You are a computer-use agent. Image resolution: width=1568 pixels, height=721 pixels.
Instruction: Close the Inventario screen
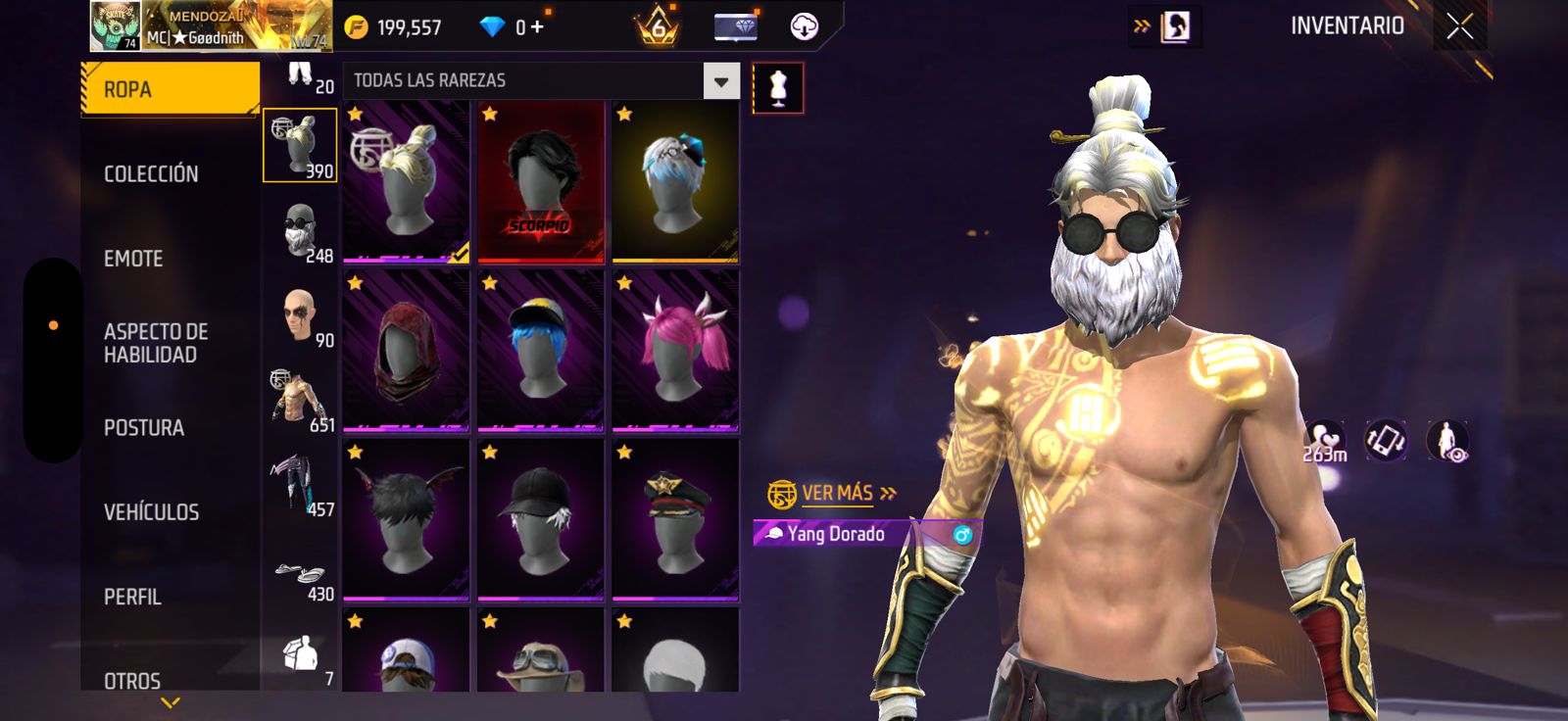tap(1459, 26)
